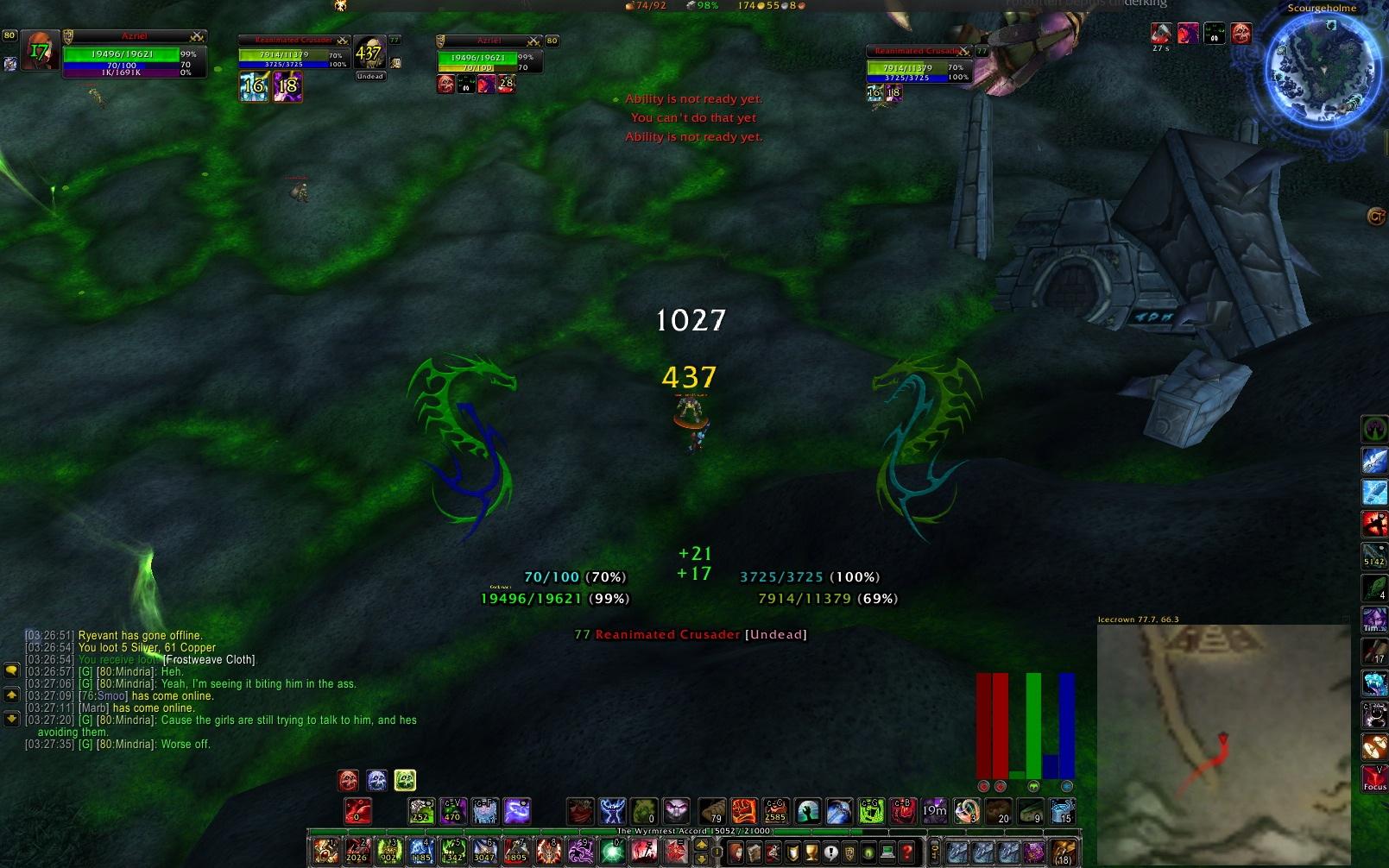Open the Scourgeholme minimap
This screenshot has height=868, width=1389.
click(1321, 71)
